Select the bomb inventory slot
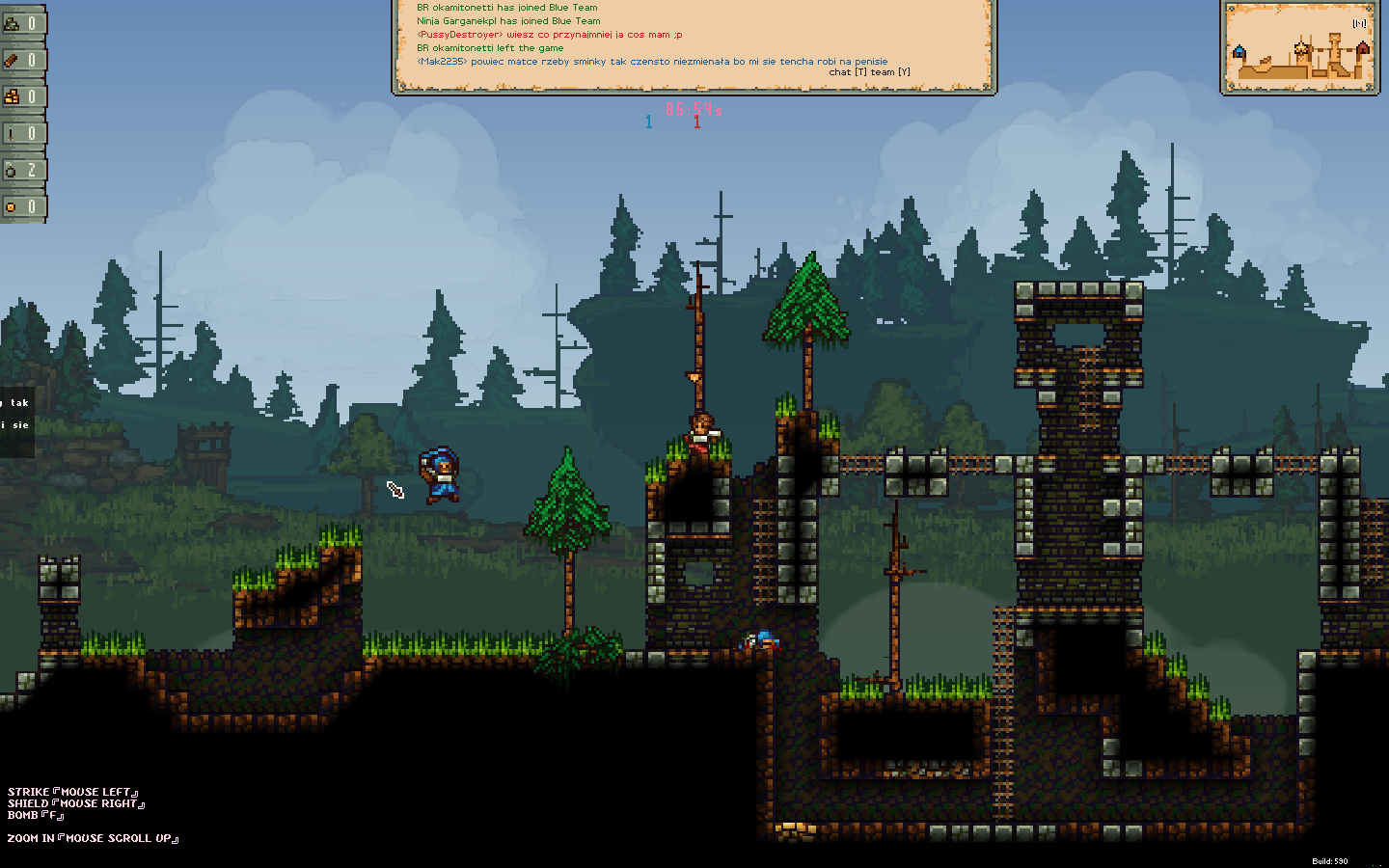The height and width of the screenshot is (868, 1389). tap(22, 170)
